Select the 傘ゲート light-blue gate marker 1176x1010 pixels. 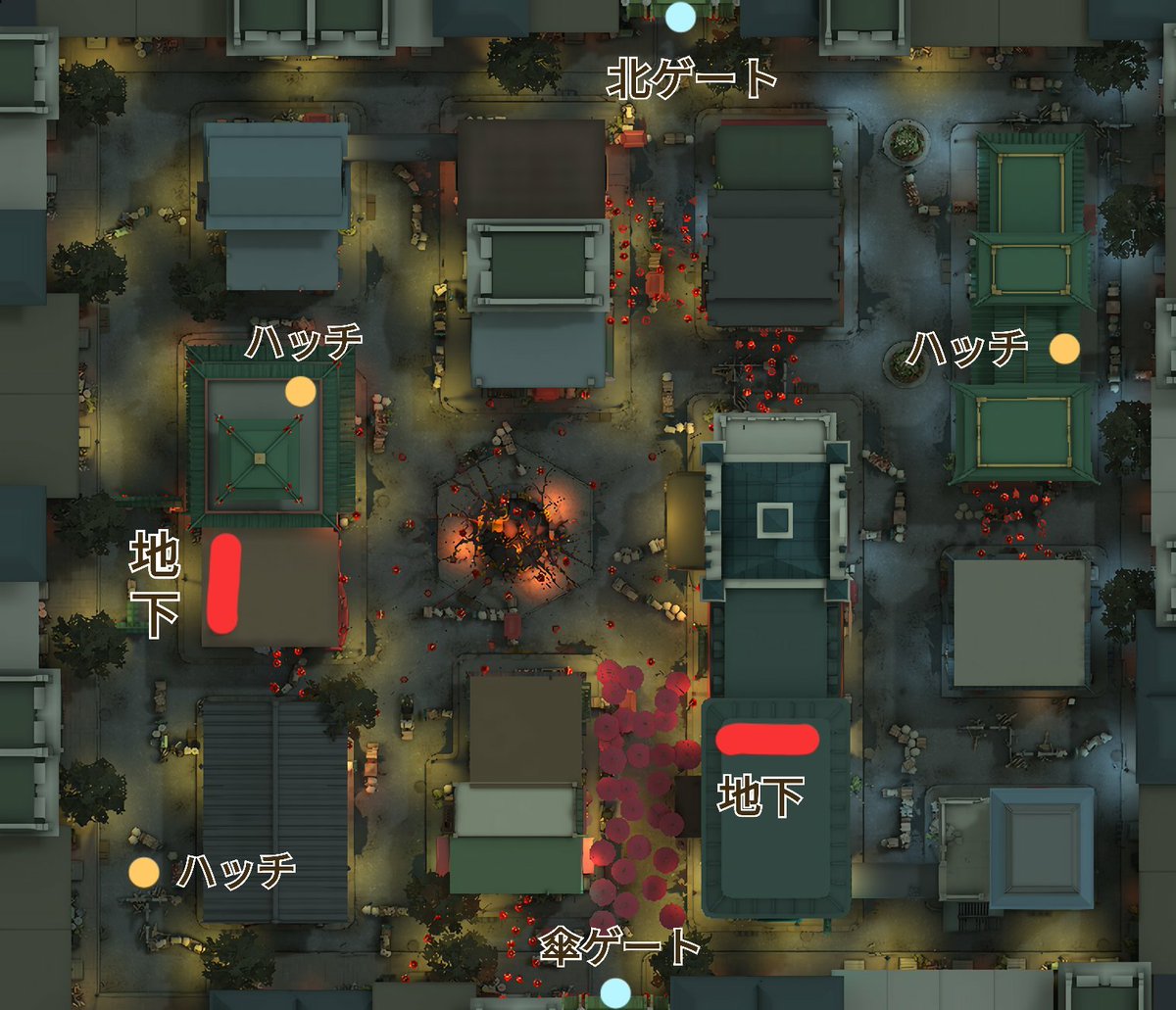click(615, 992)
